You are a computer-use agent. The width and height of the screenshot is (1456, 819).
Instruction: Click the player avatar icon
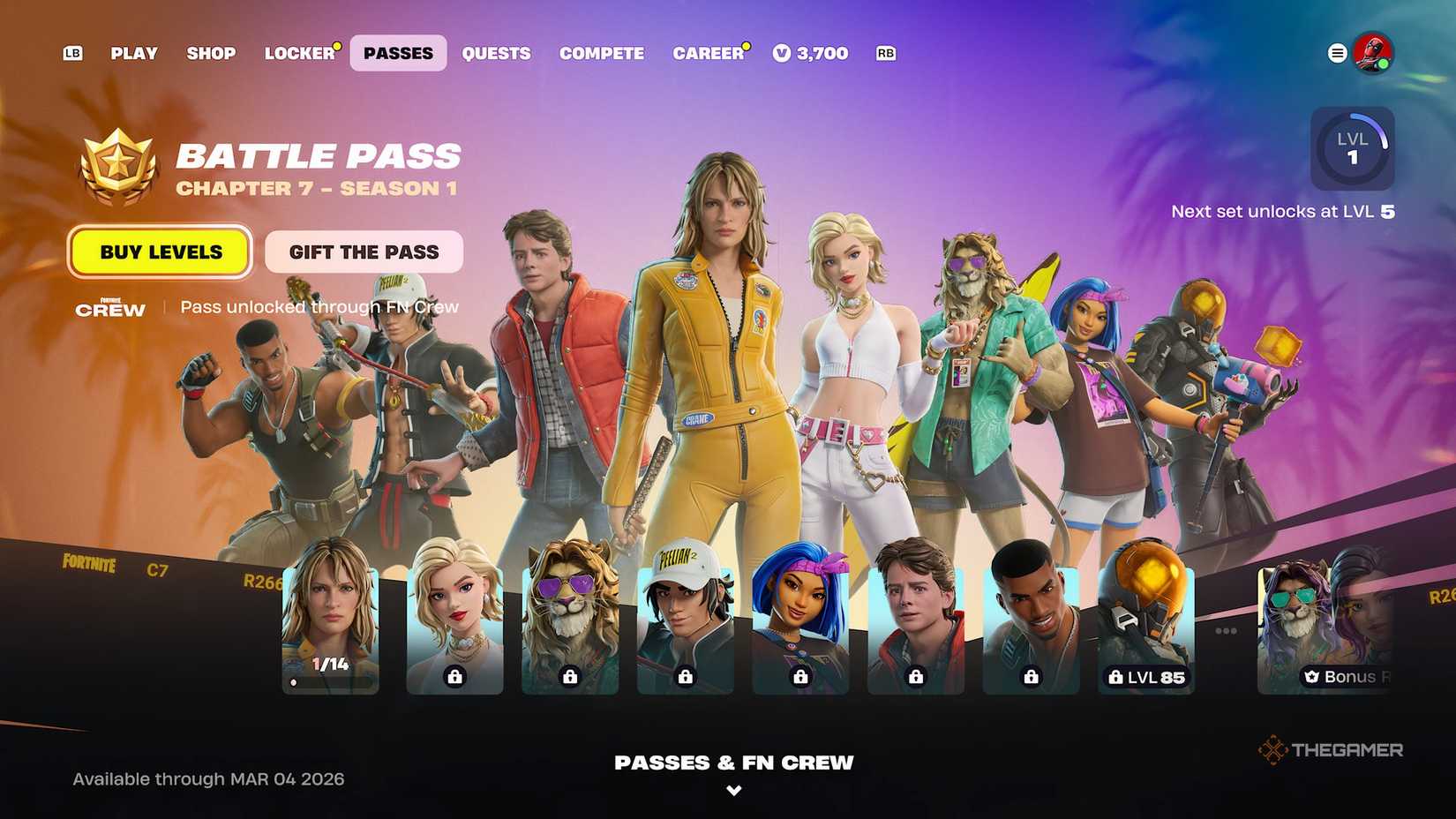pyautogui.click(x=1373, y=53)
